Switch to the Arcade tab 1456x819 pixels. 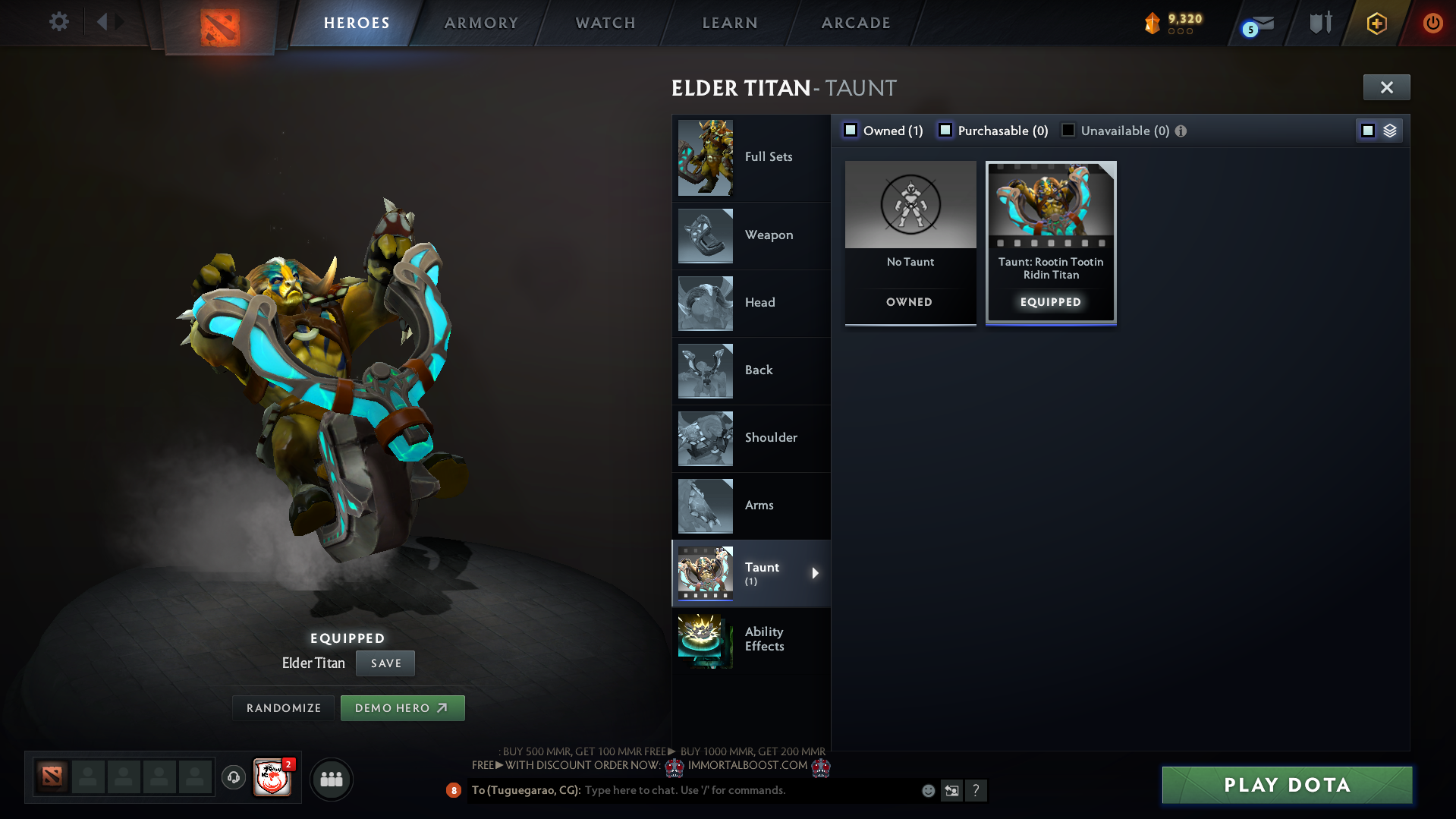pyautogui.click(x=855, y=23)
